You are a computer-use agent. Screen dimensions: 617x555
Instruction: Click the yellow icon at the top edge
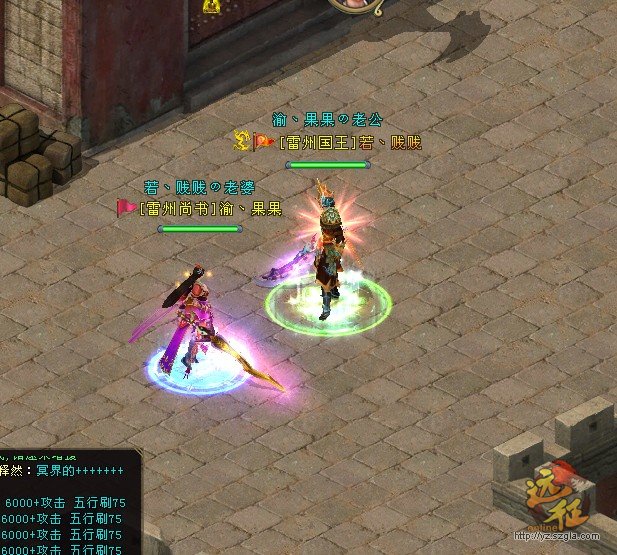coord(211,6)
